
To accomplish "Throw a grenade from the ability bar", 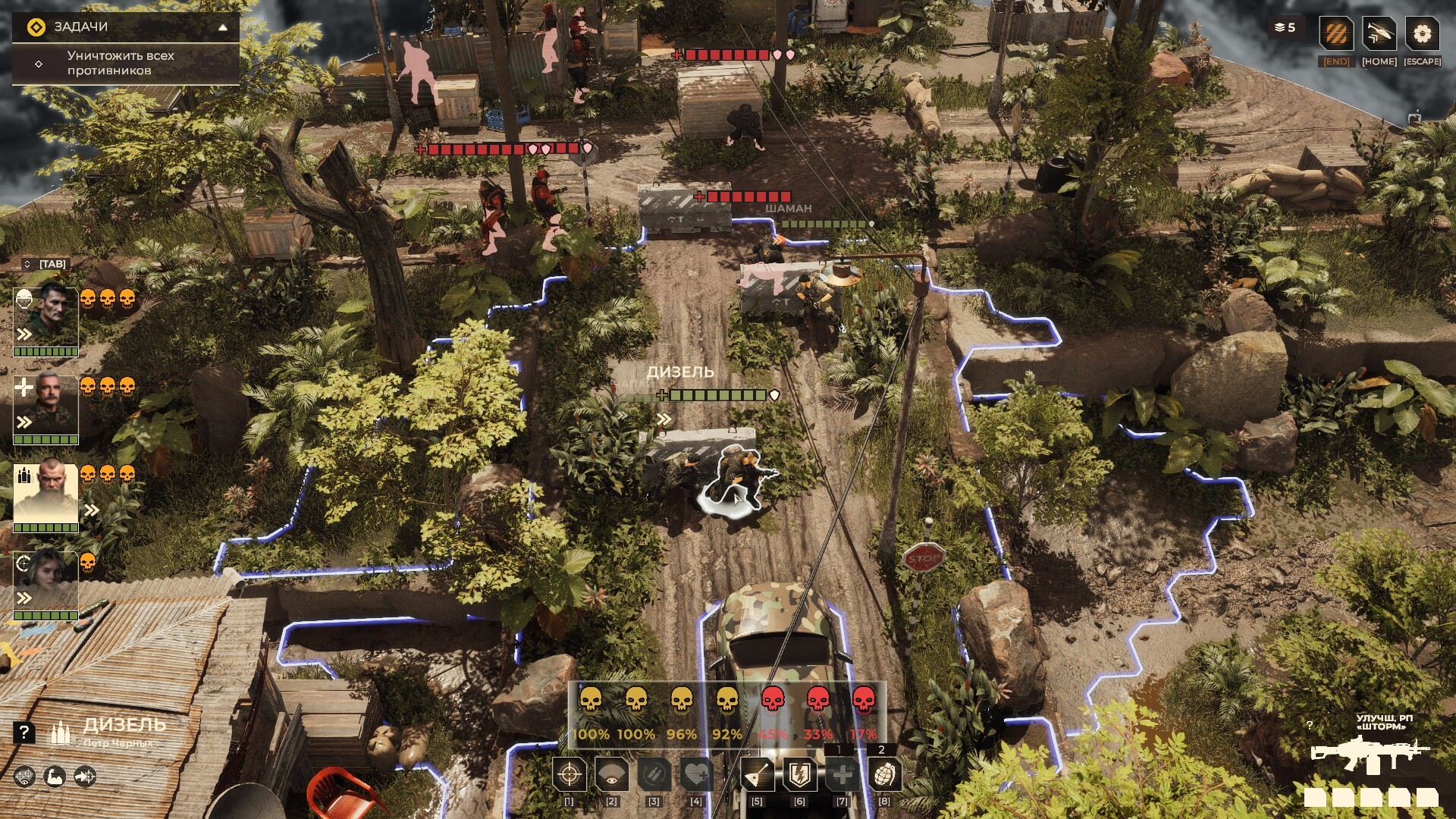I will point(884,774).
